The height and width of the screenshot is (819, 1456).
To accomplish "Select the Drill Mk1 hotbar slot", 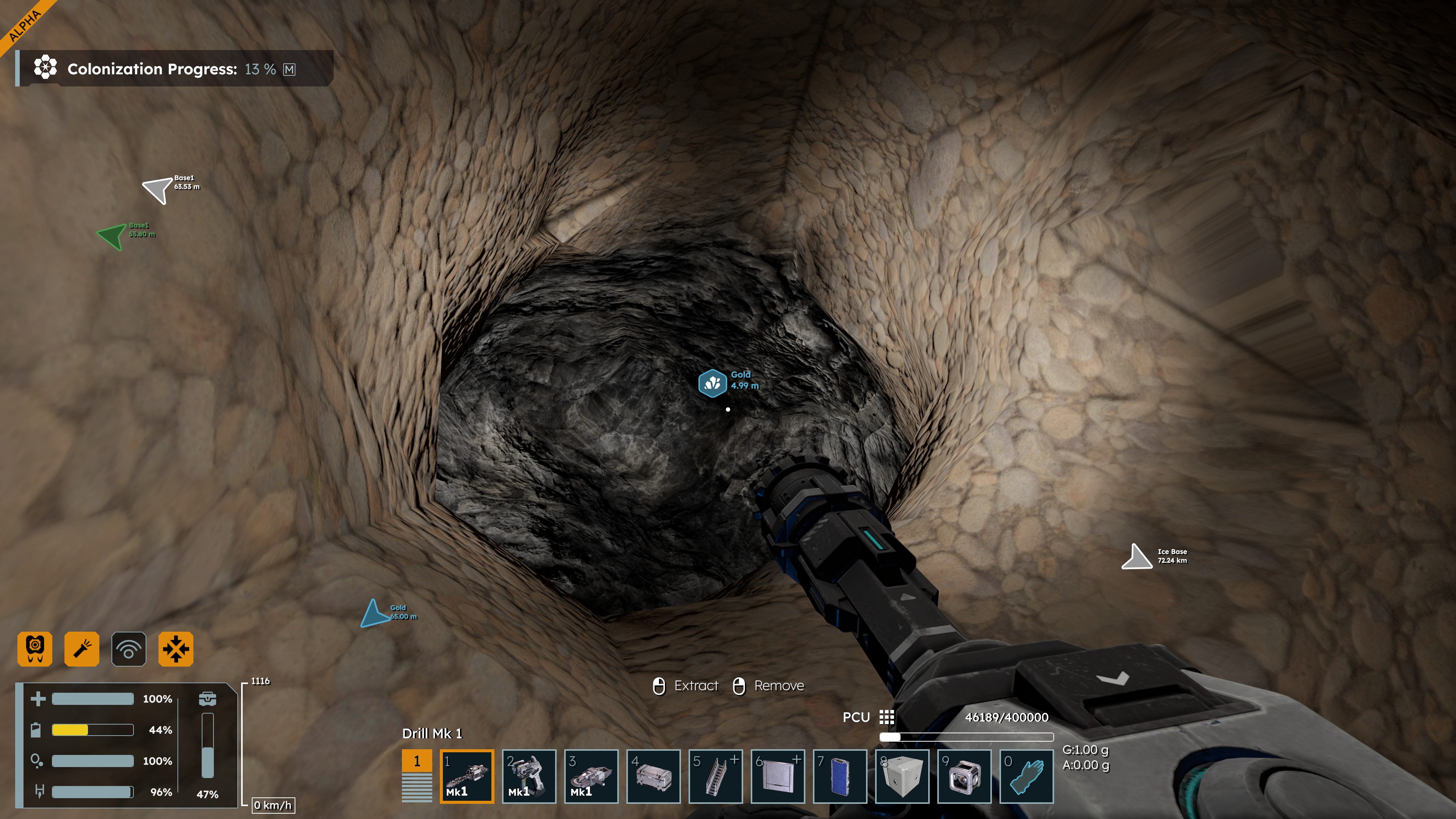I will (x=466, y=776).
